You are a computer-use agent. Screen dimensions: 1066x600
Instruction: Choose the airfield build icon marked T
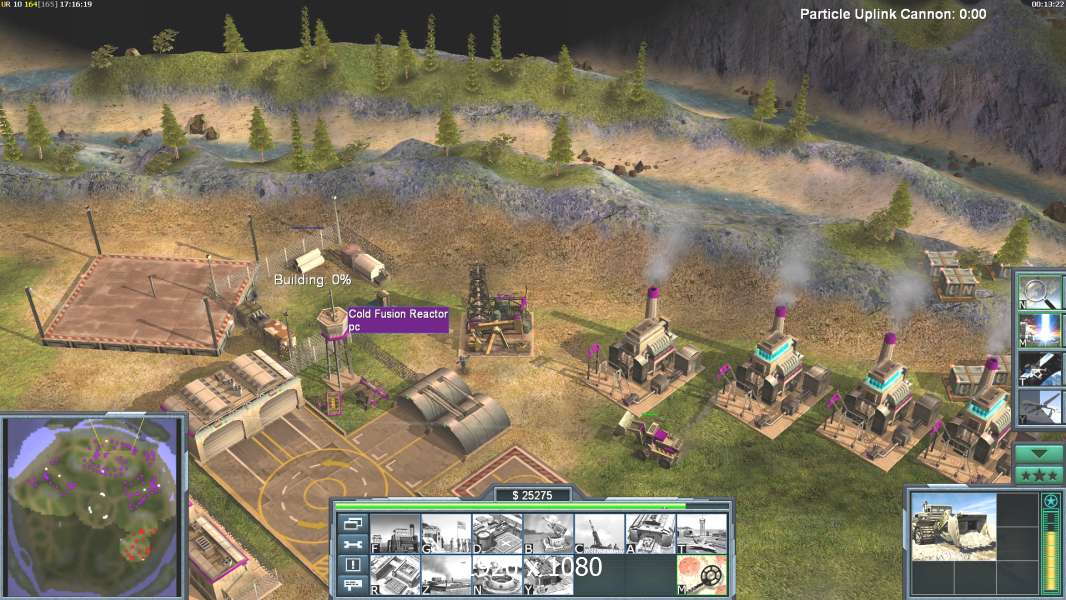[701, 533]
